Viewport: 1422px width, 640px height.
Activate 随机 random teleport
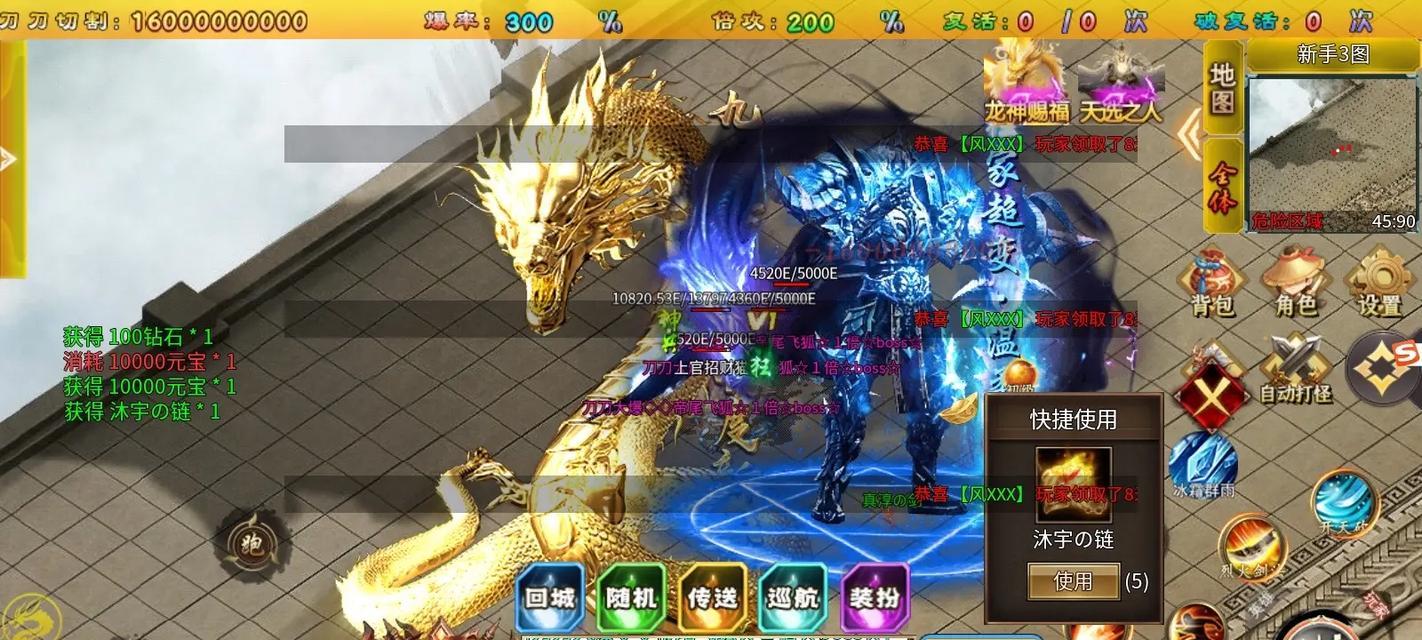coord(631,598)
